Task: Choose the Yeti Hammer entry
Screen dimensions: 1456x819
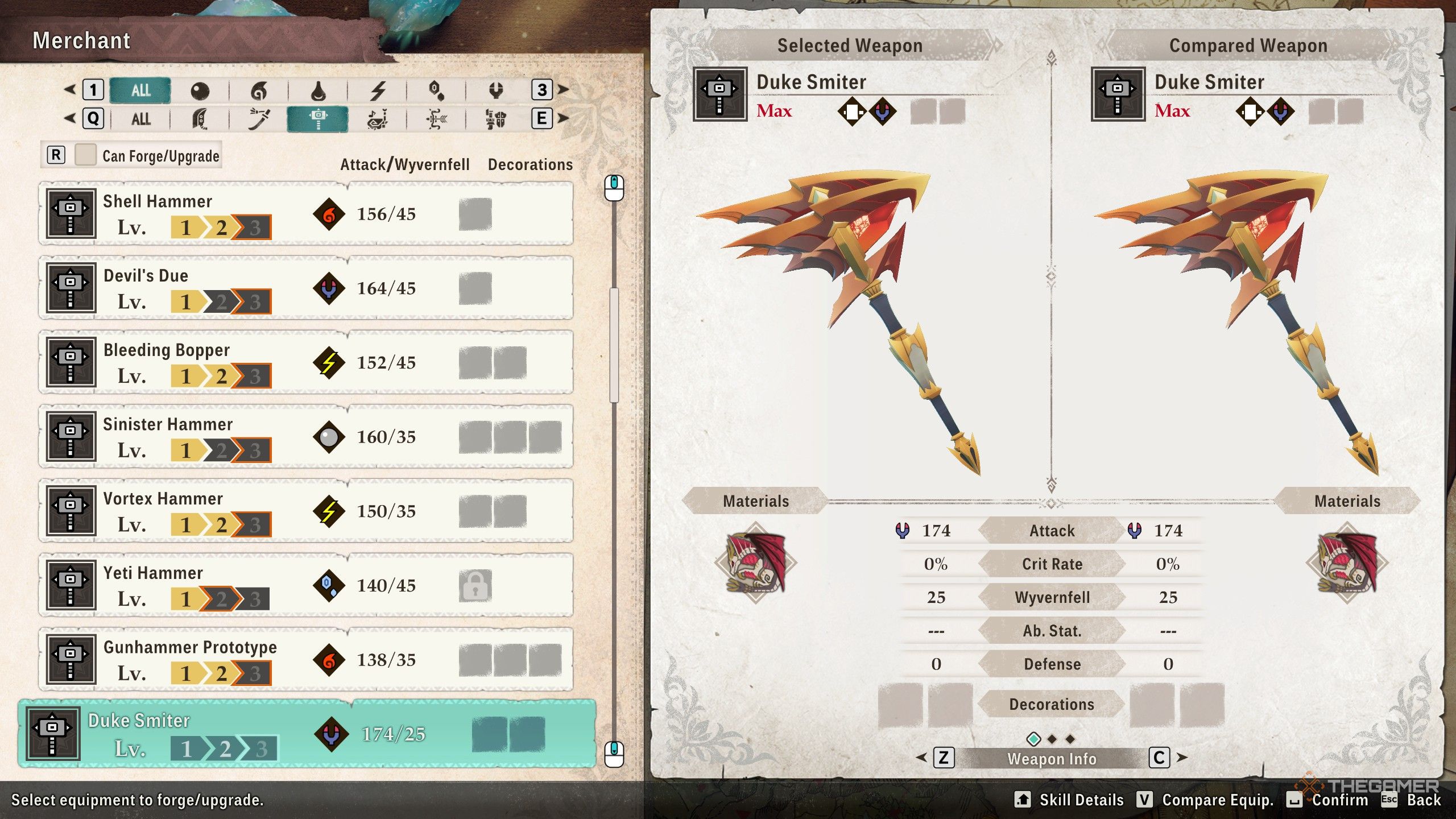Action: [306, 585]
